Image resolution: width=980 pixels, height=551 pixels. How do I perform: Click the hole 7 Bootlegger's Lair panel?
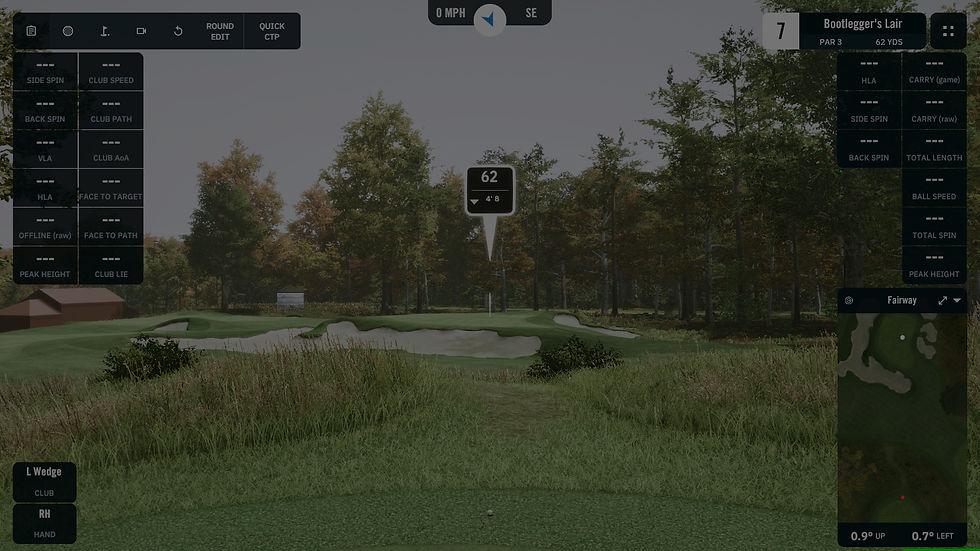click(x=843, y=31)
